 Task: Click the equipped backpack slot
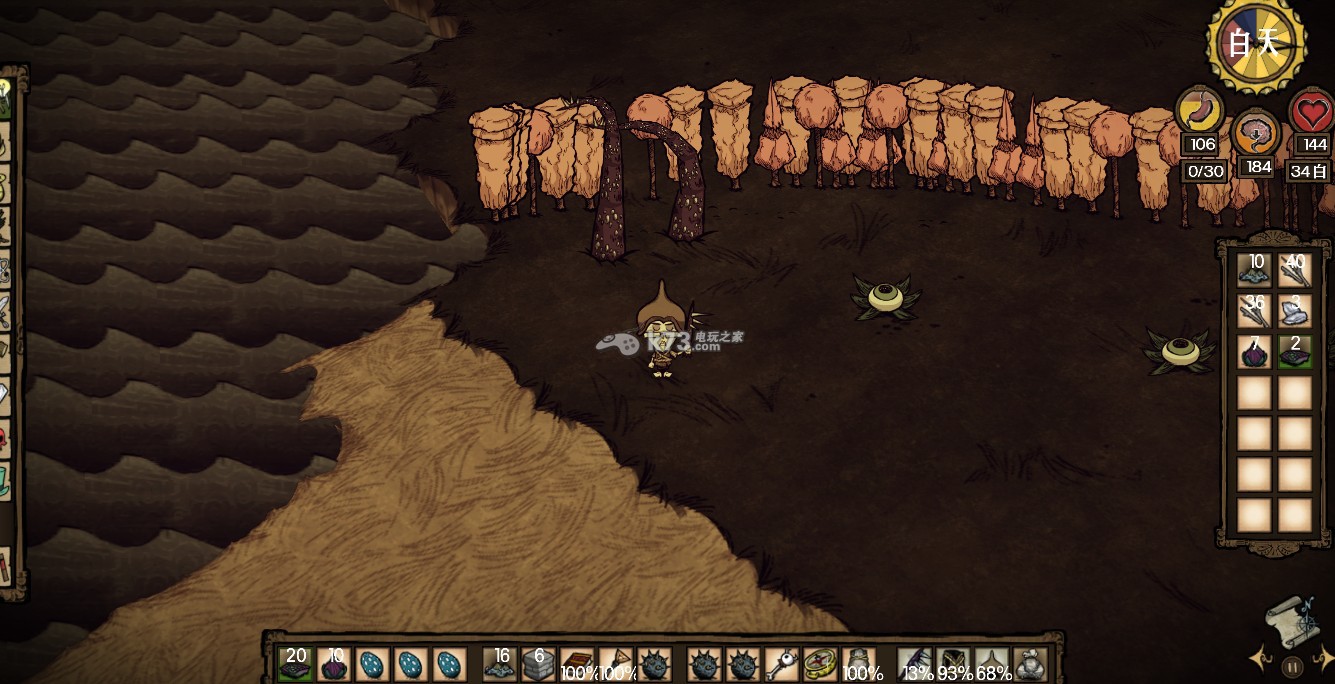click(x=1030, y=664)
